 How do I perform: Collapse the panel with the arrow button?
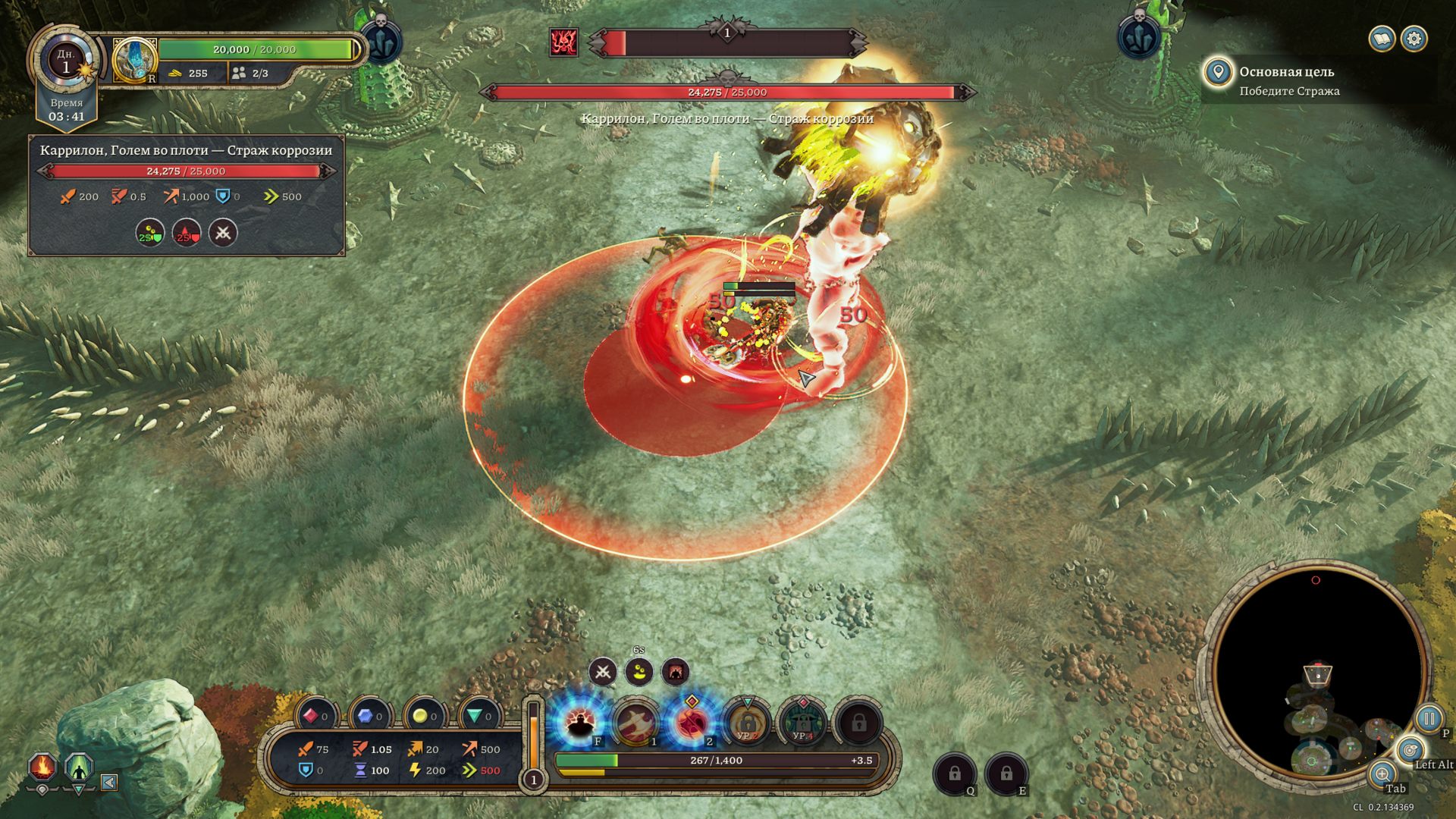109,782
